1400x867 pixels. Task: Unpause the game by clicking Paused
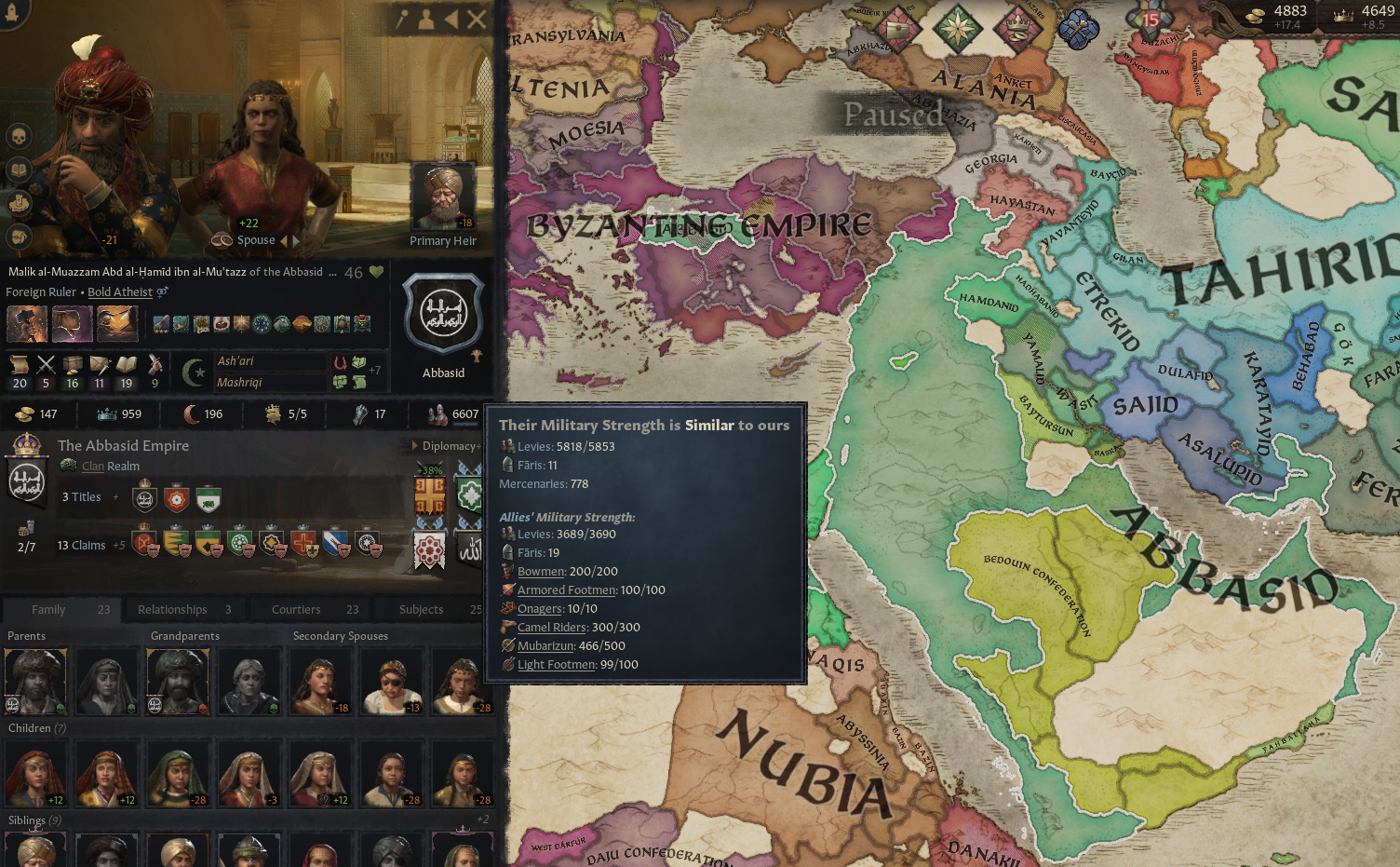[x=895, y=115]
